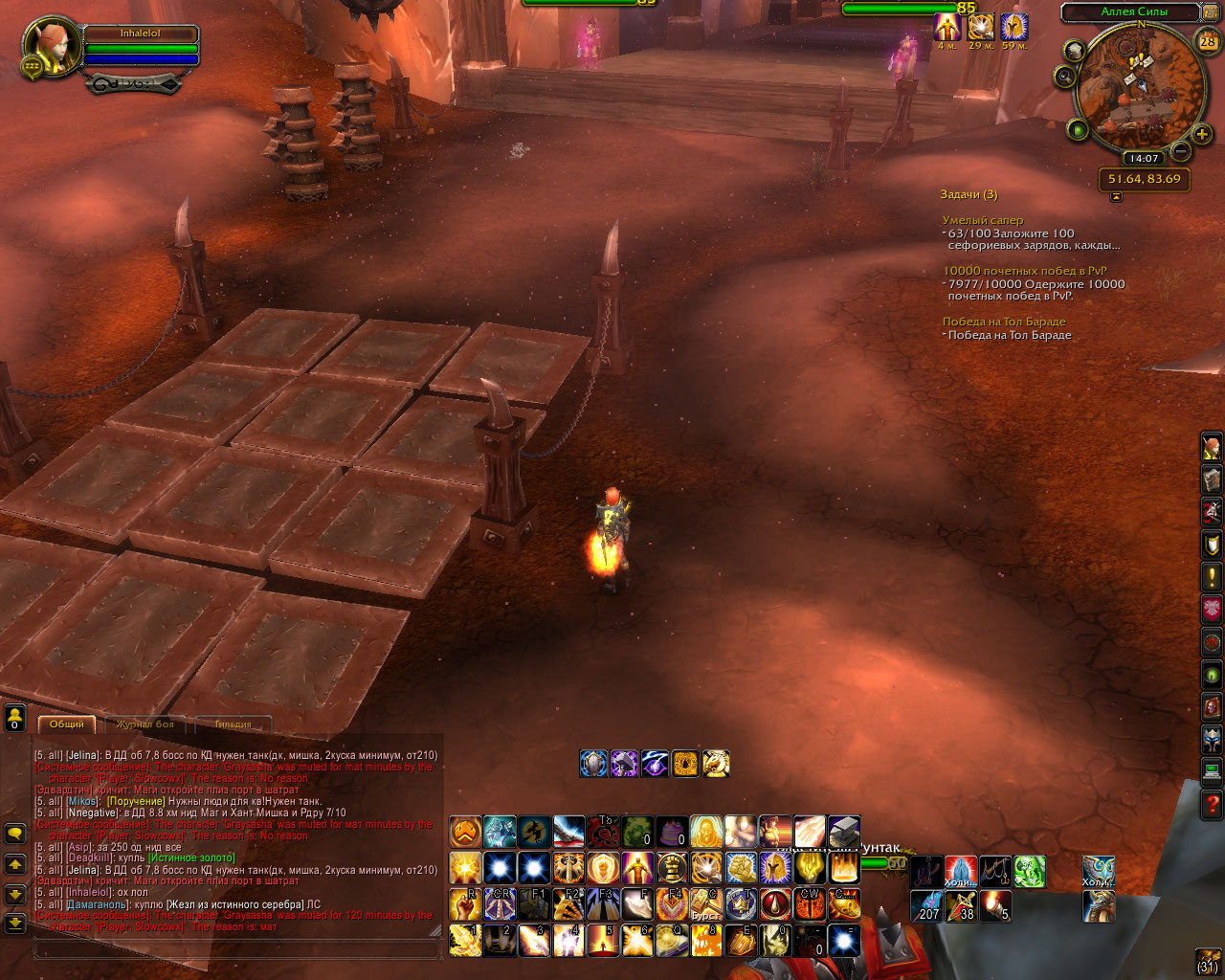Select the Общий chat tab
The width and height of the screenshot is (1225, 980).
pyautogui.click(x=67, y=724)
